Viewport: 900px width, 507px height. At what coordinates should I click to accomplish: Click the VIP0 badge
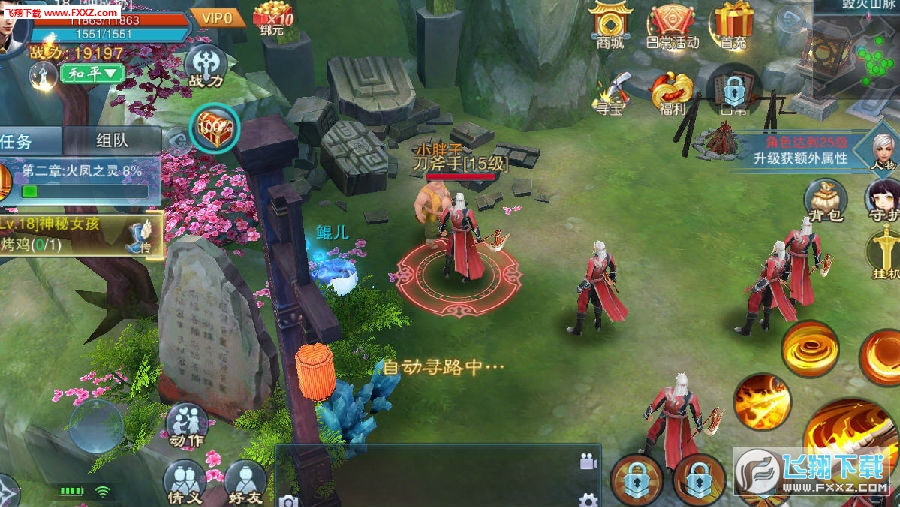(x=217, y=17)
